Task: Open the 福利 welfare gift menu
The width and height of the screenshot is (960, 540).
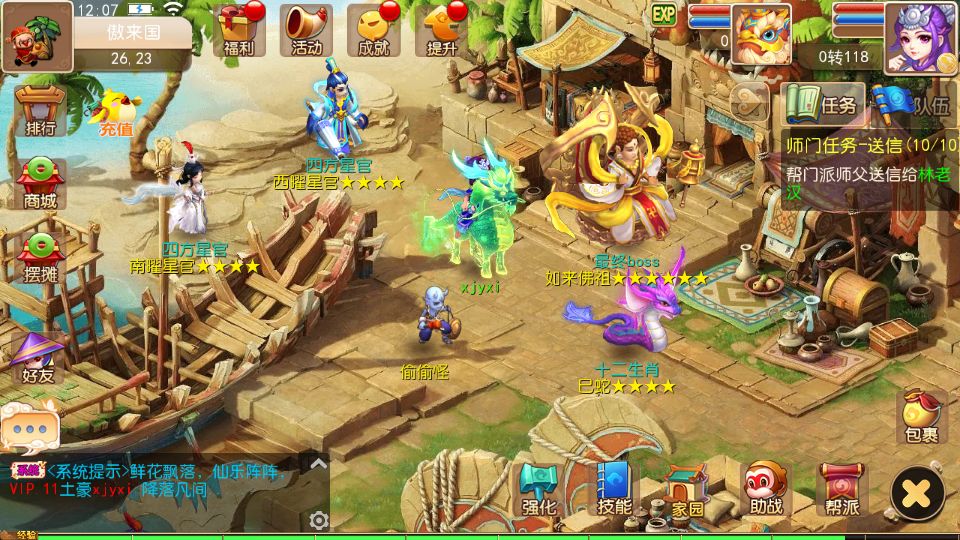Action: (x=239, y=30)
